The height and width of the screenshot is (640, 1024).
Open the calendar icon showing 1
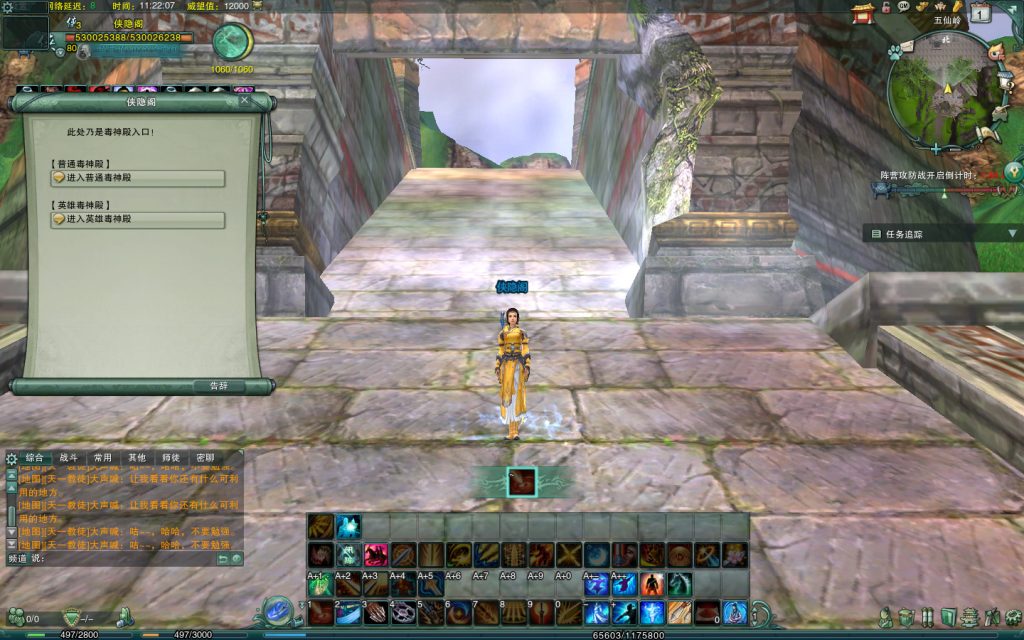pyautogui.click(x=981, y=13)
